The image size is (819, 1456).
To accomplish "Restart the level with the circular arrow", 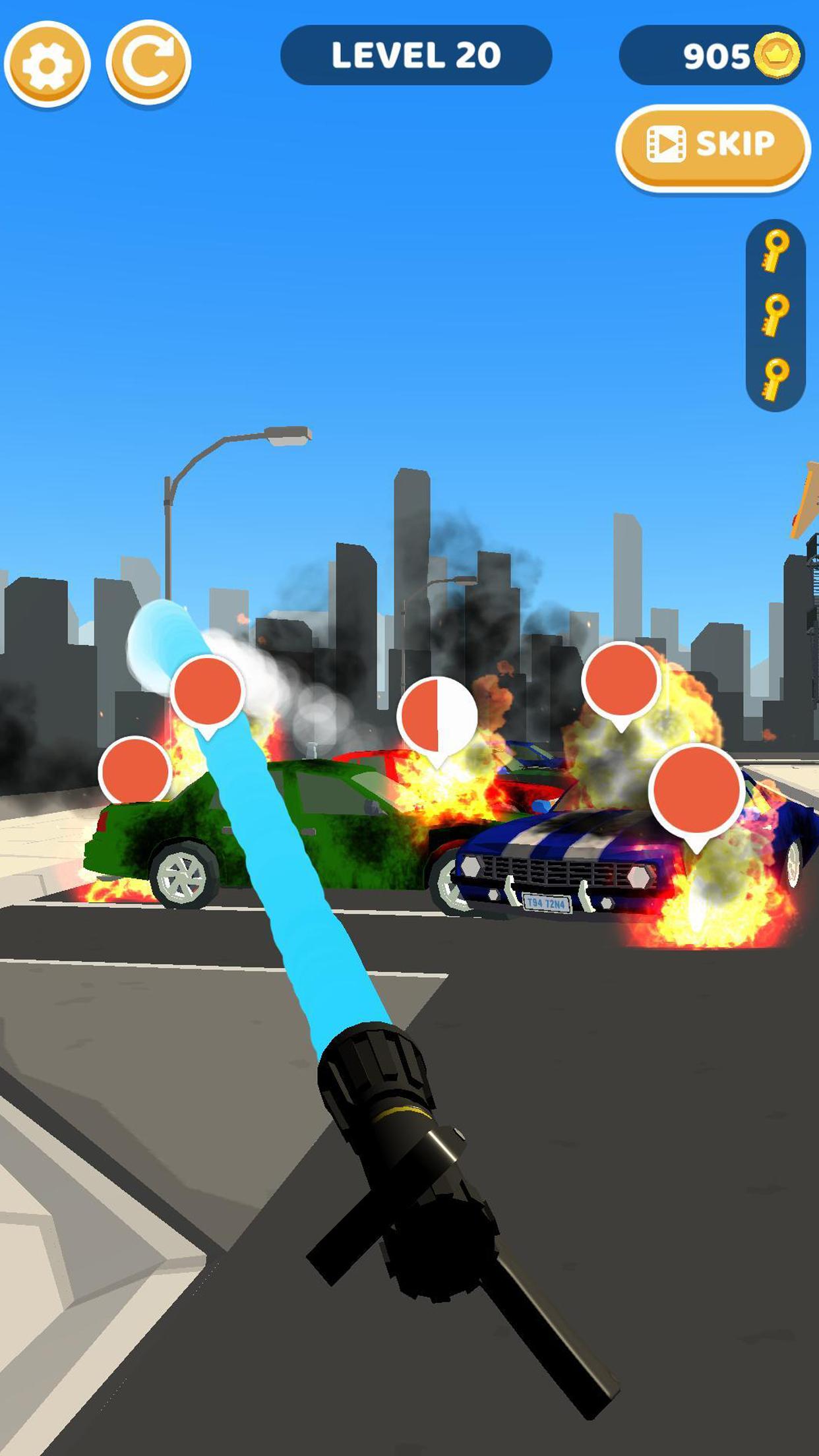I will 148,62.
